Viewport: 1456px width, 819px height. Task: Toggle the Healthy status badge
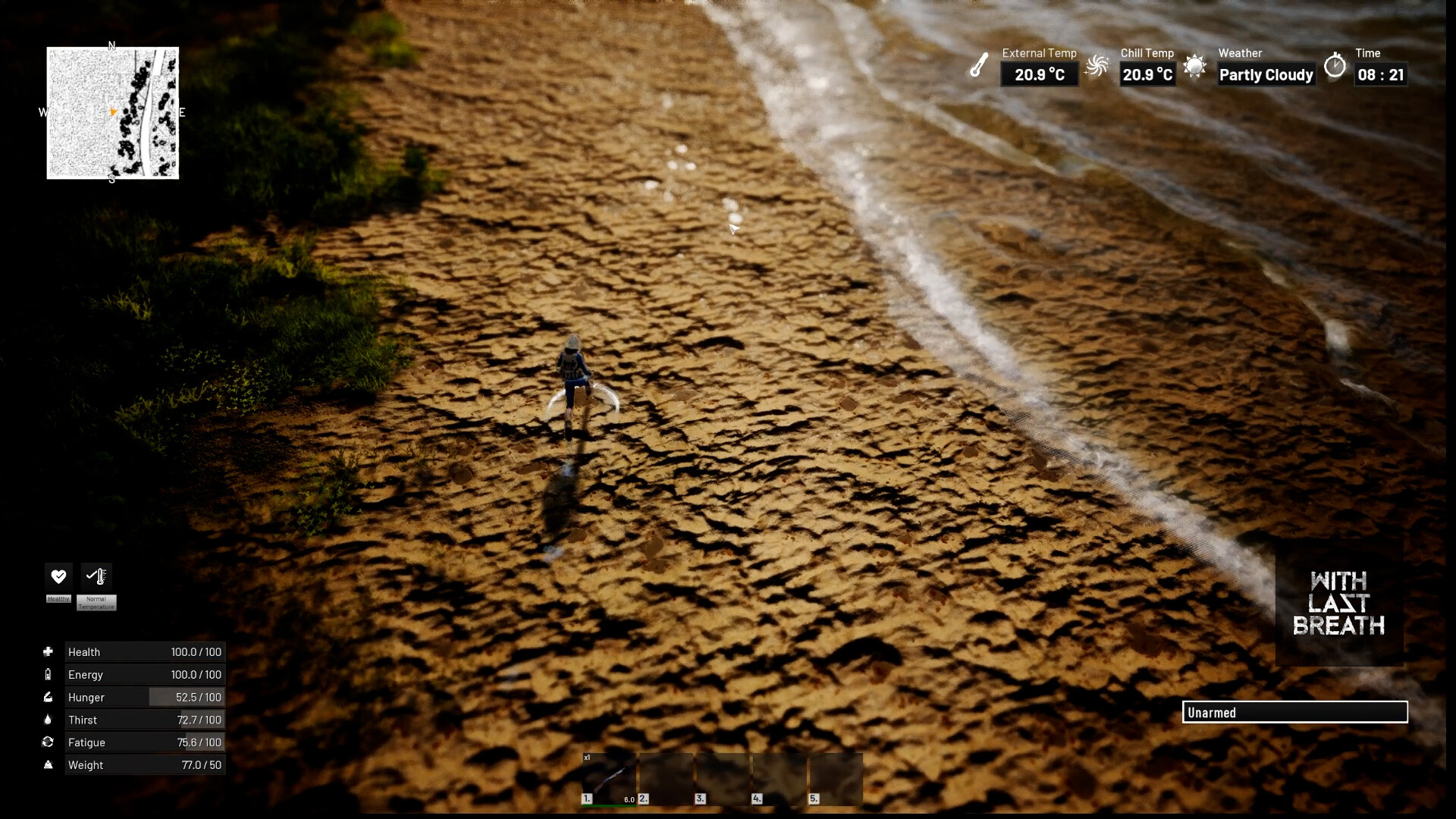(x=58, y=600)
